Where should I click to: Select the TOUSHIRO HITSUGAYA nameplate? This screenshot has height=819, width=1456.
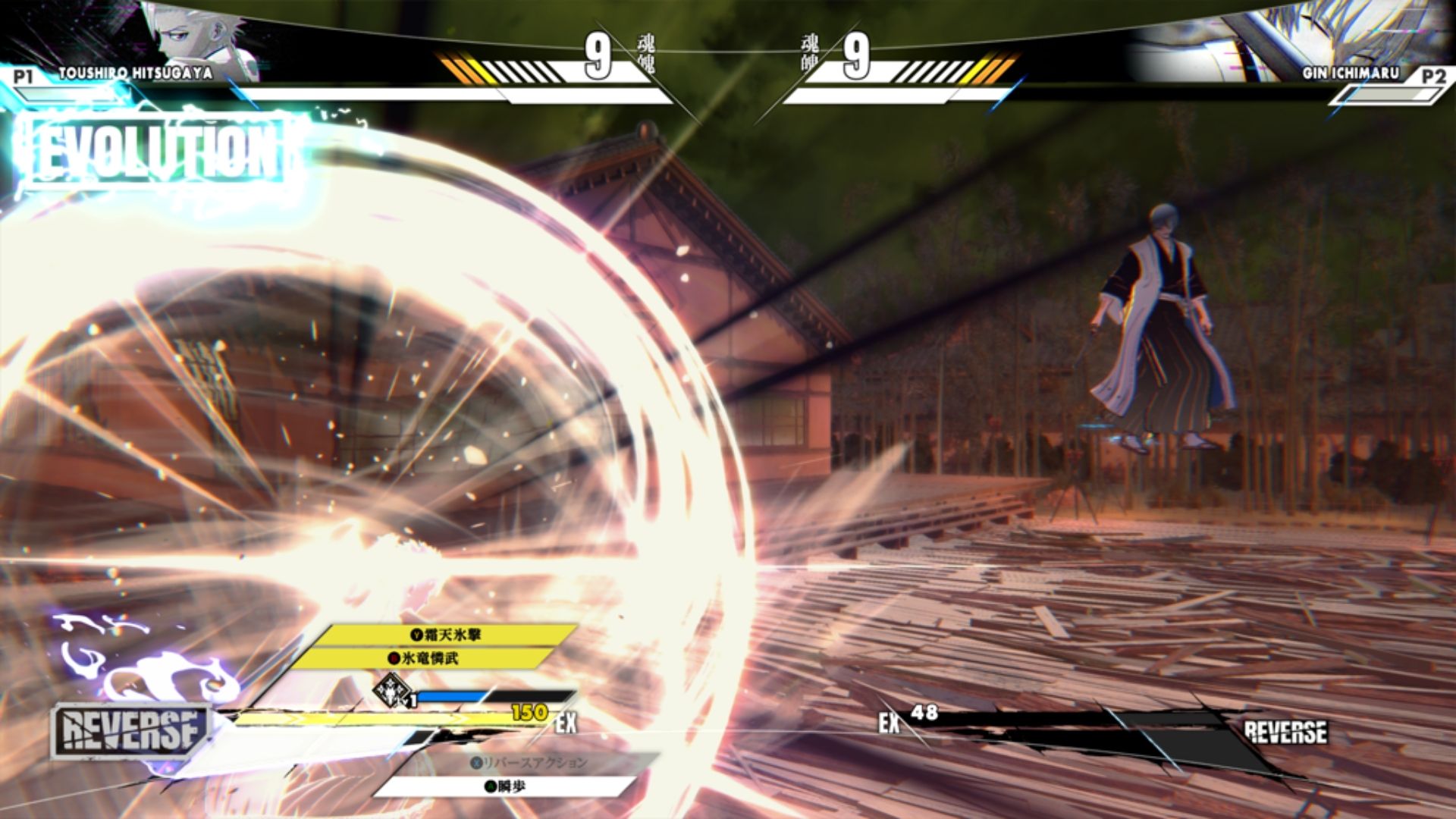[x=136, y=73]
